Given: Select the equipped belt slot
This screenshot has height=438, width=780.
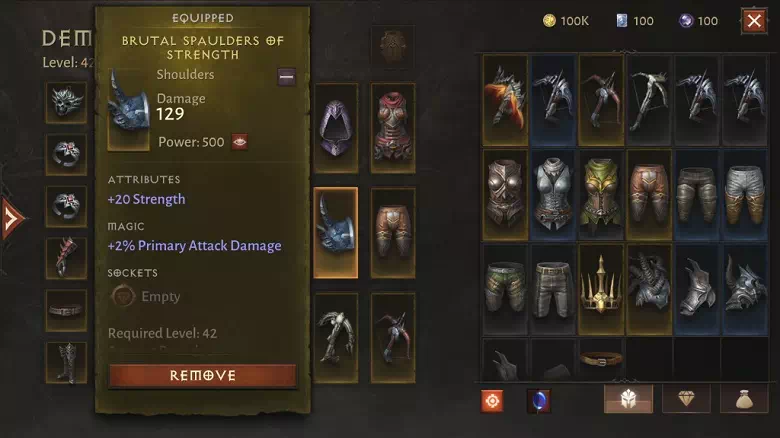Looking at the screenshot, I should pyautogui.click(x=66, y=310).
